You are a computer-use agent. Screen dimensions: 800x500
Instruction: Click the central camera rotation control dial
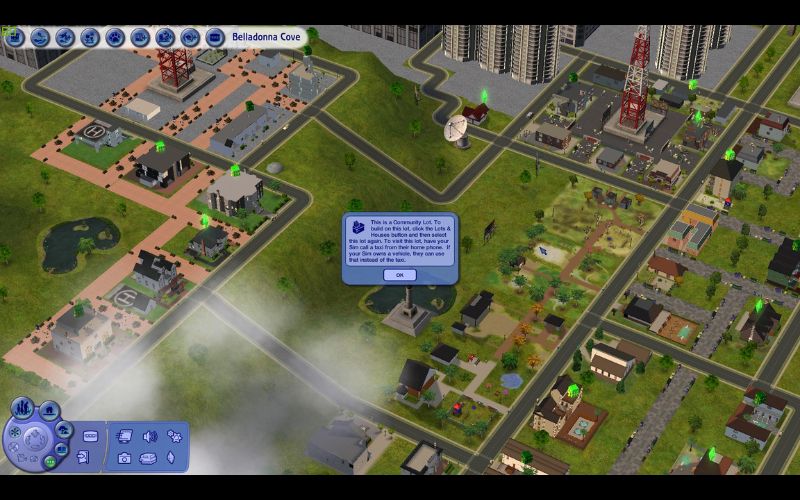click(x=37, y=439)
